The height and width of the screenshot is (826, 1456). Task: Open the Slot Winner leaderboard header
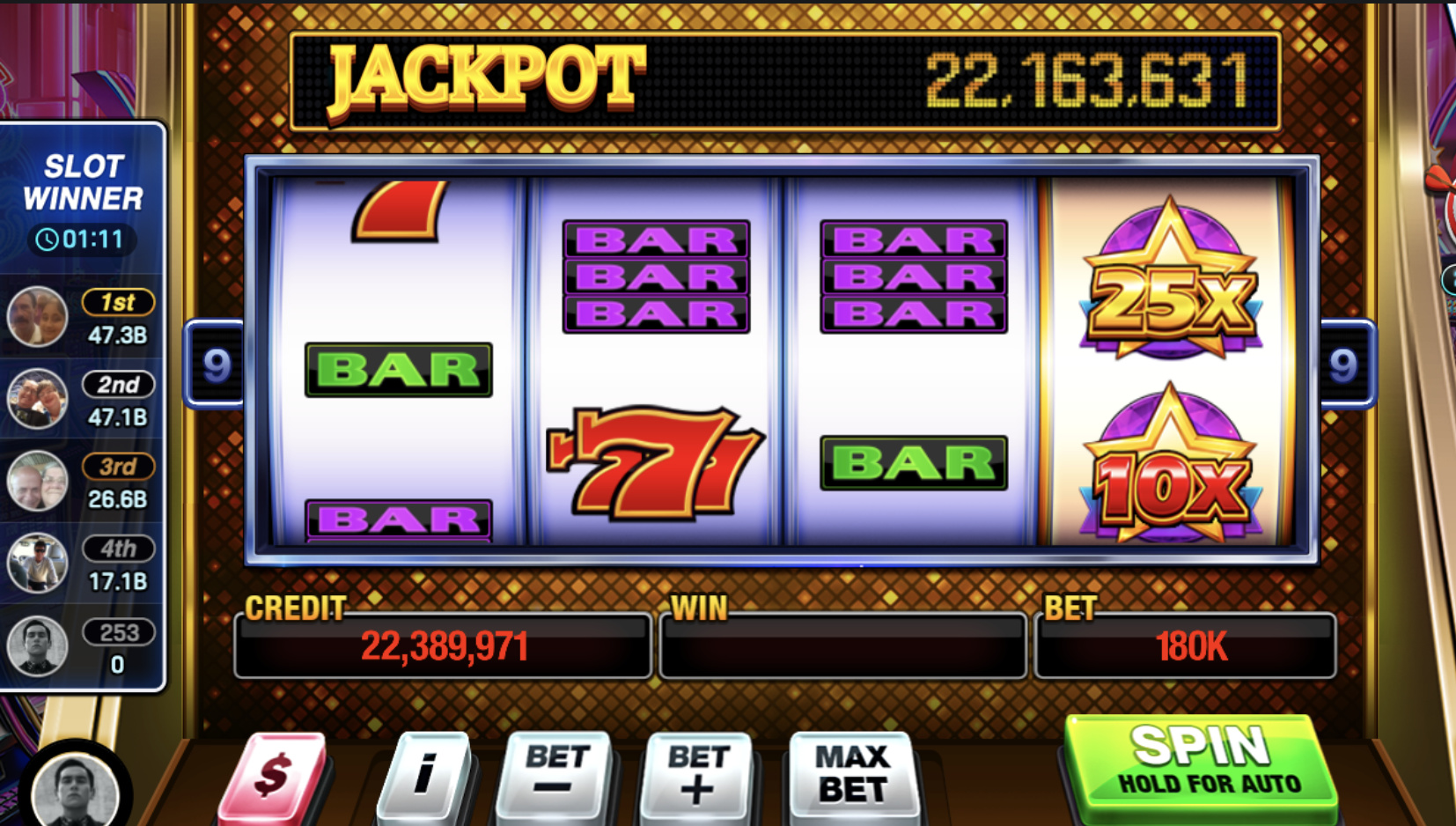[x=83, y=198]
